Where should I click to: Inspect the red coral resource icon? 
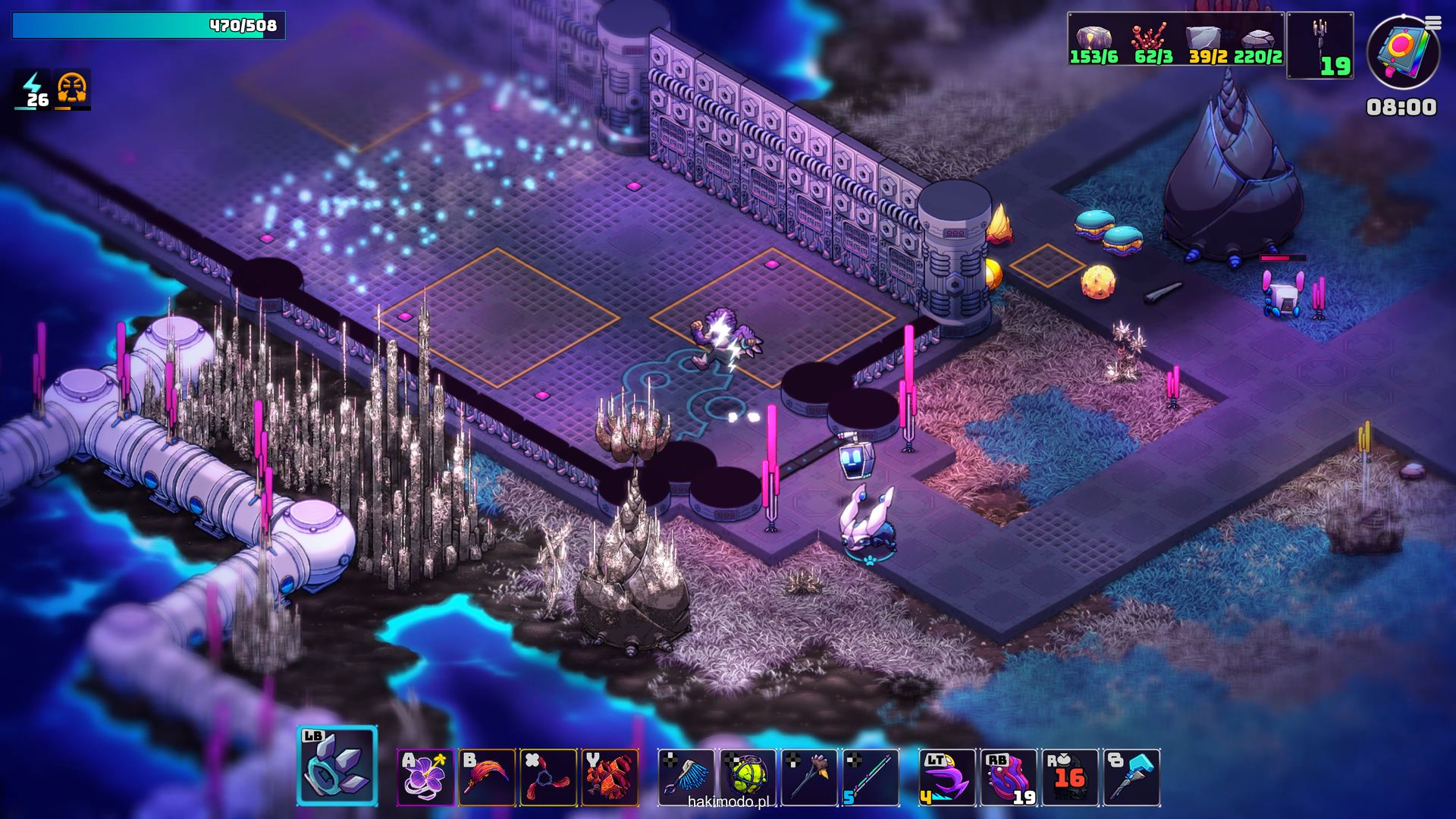coord(1148,38)
